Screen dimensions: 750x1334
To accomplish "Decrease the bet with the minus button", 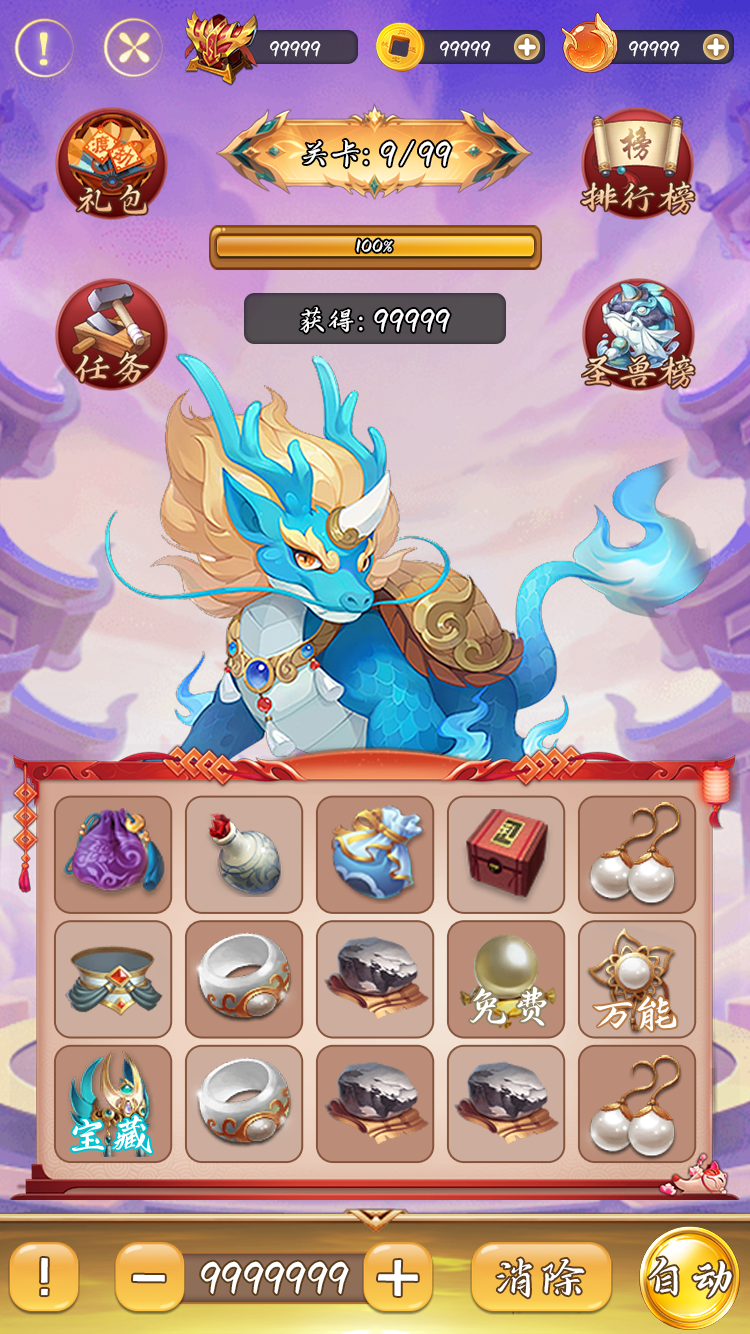I will 149,1277.
